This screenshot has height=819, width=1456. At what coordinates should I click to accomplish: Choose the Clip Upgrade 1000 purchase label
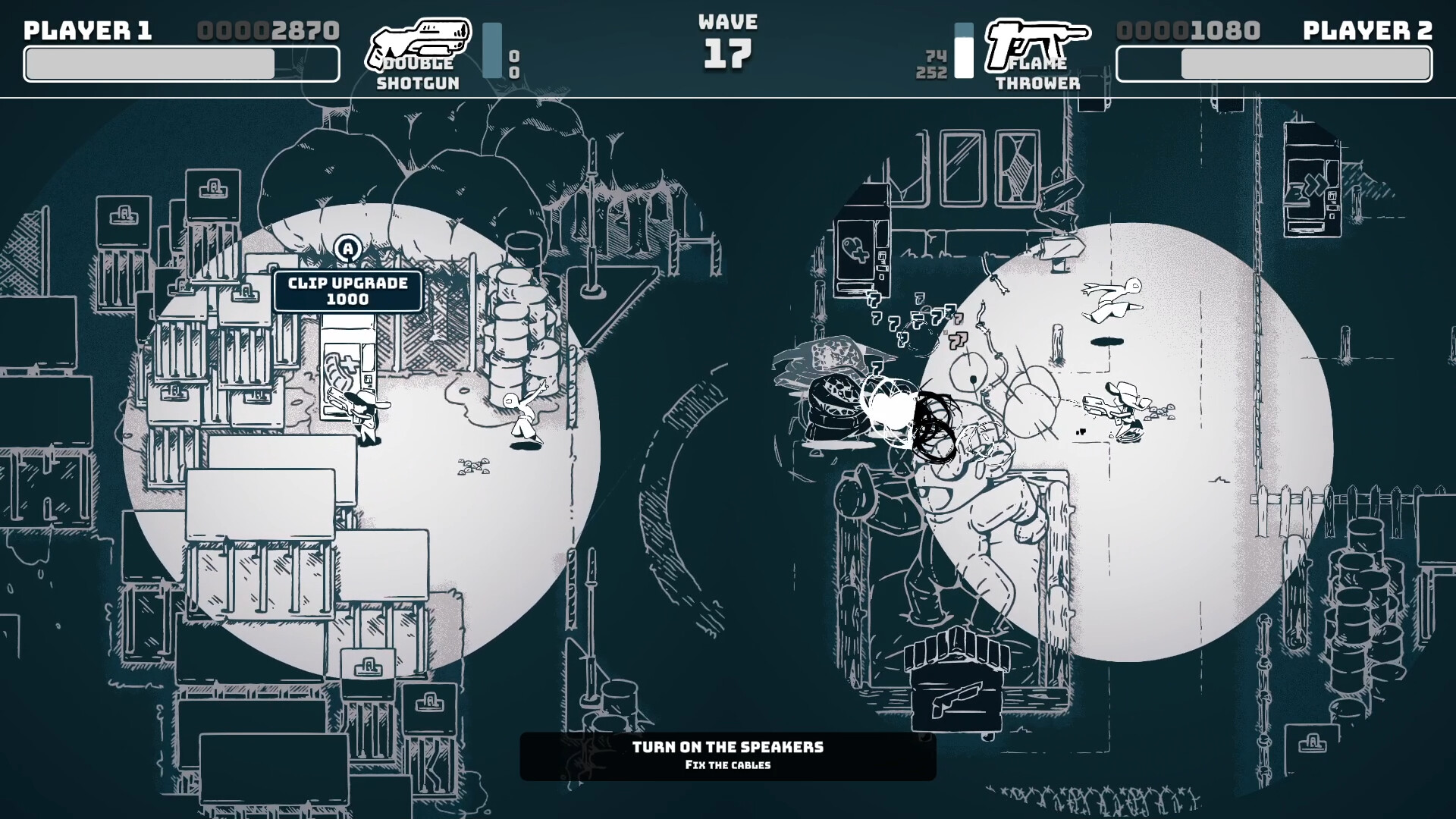tap(348, 291)
